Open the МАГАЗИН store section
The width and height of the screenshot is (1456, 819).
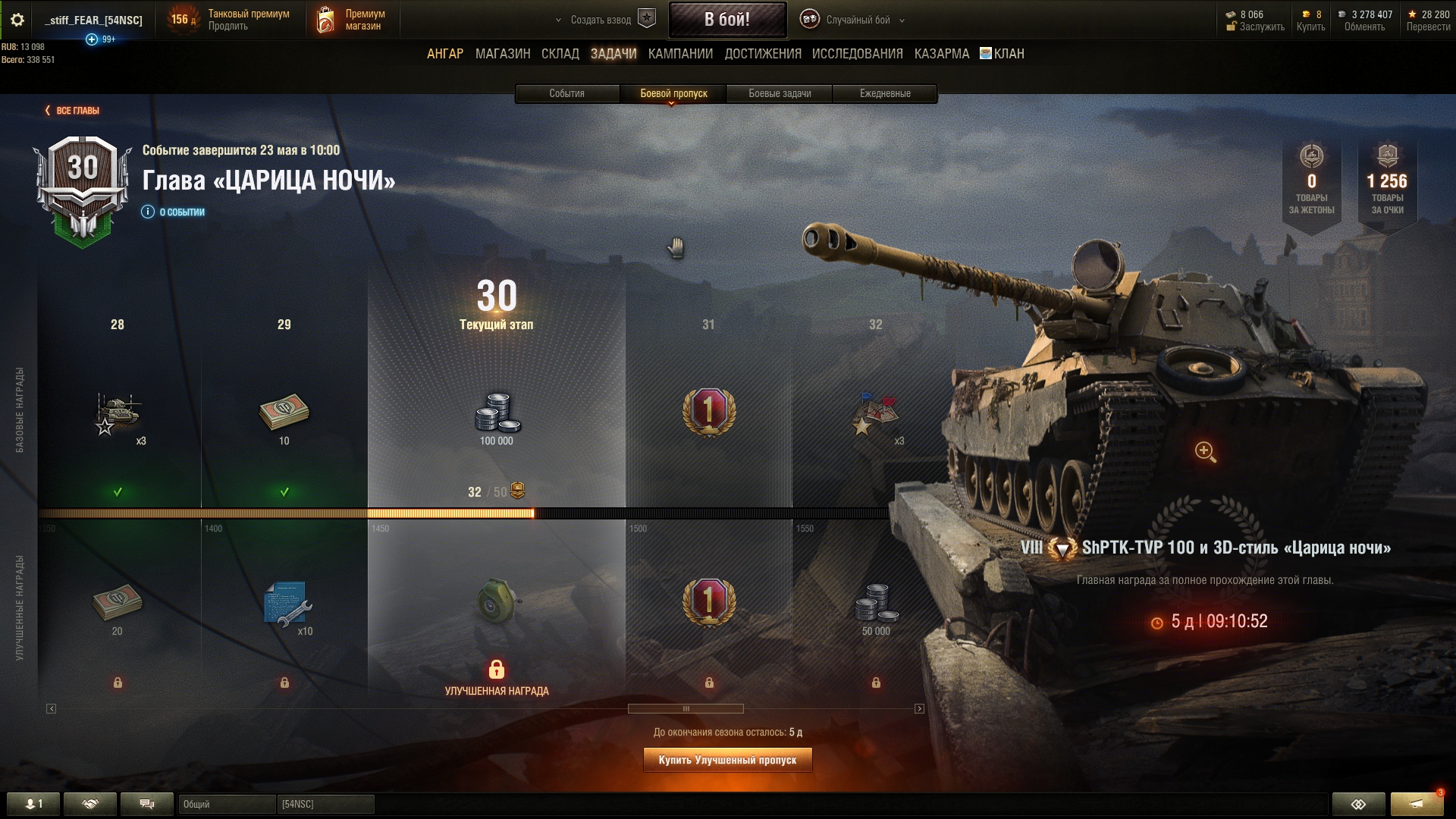tap(502, 54)
